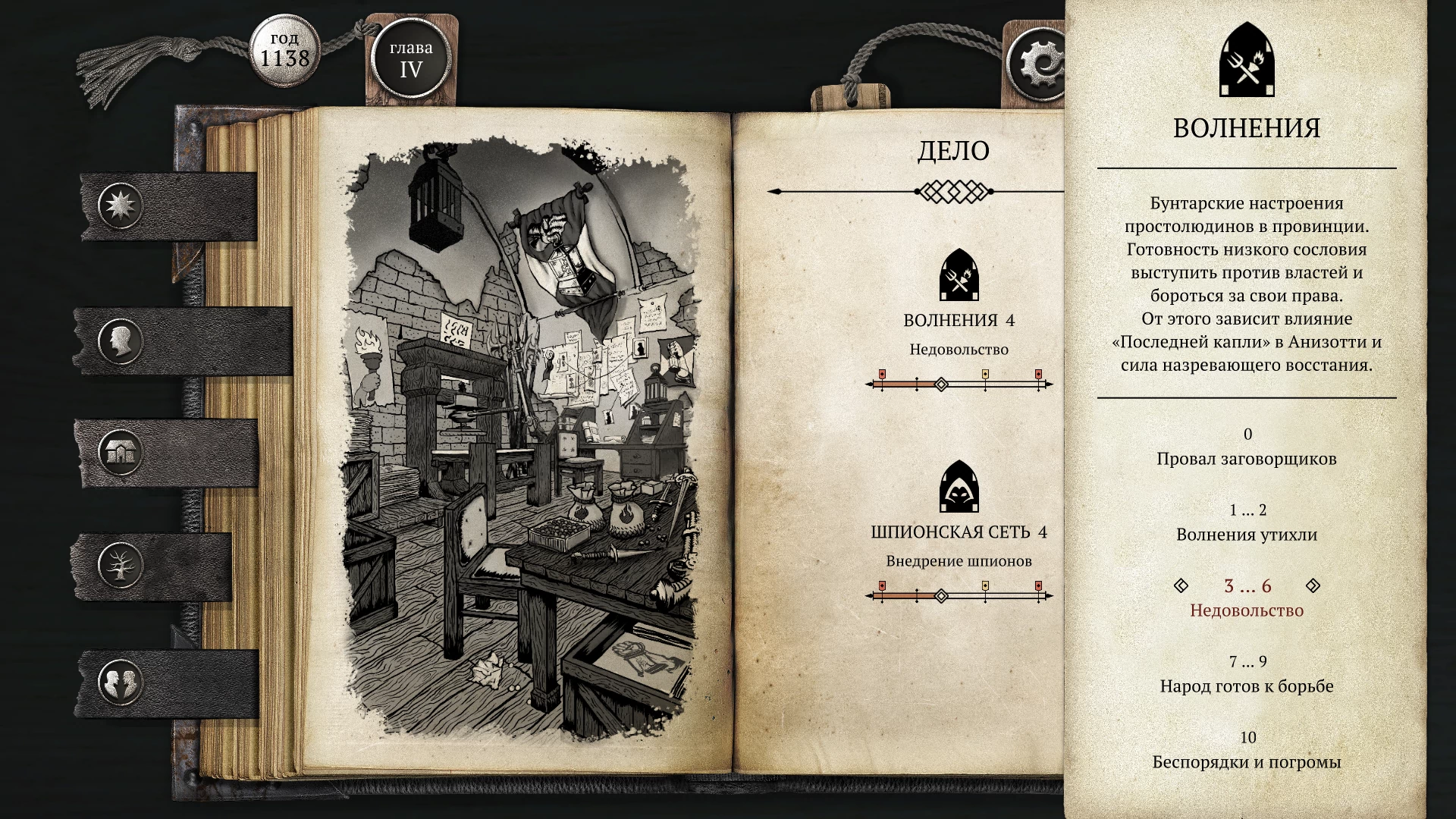
Task: Click the Шпионская сеть progress track
Action: [959, 596]
